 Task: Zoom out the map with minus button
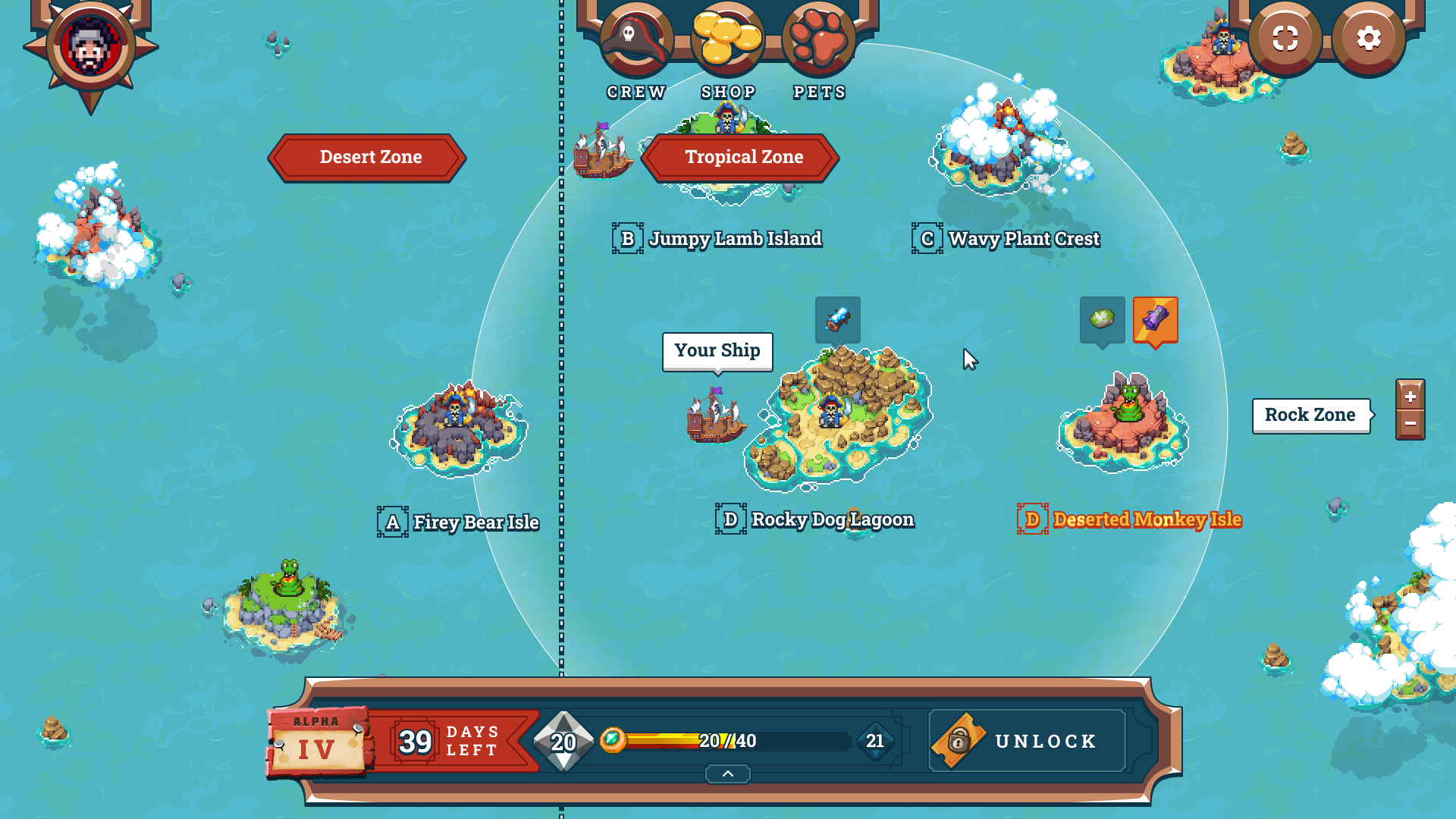(1410, 424)
